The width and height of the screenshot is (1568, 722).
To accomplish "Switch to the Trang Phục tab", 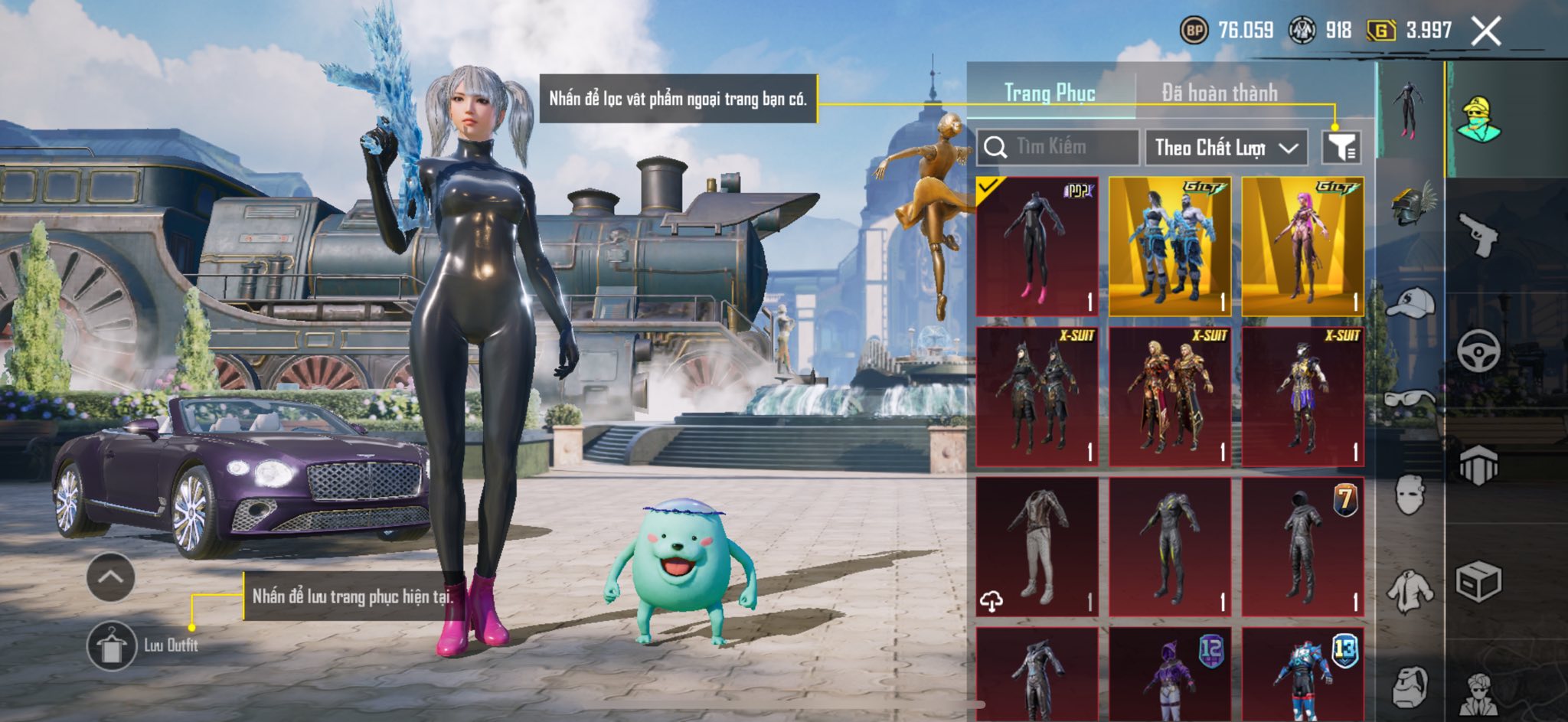I will [1050, 93].
